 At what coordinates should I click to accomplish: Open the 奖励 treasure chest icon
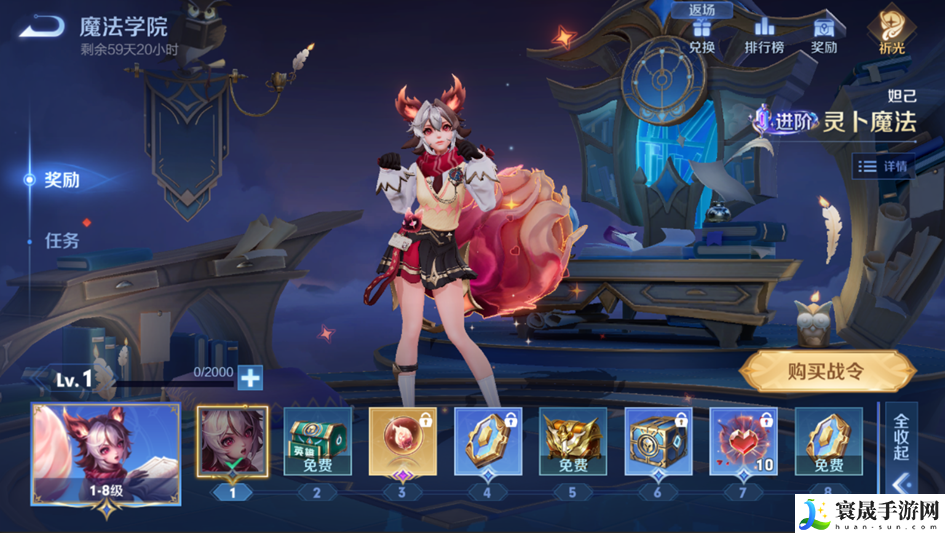(824, 35)
